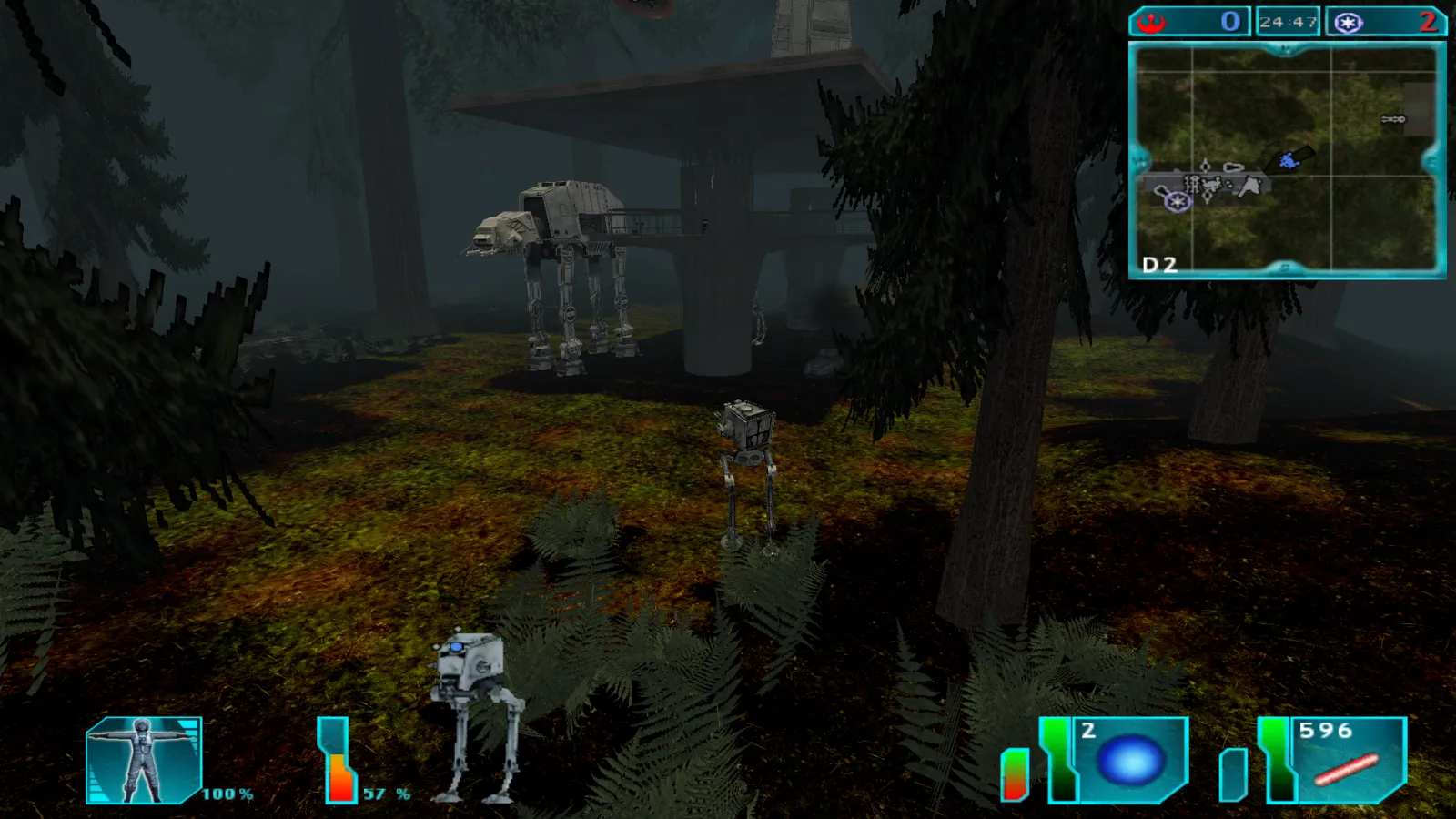Click the blue player marker on minimap

pyautogui.click(x=1289, y=161)
